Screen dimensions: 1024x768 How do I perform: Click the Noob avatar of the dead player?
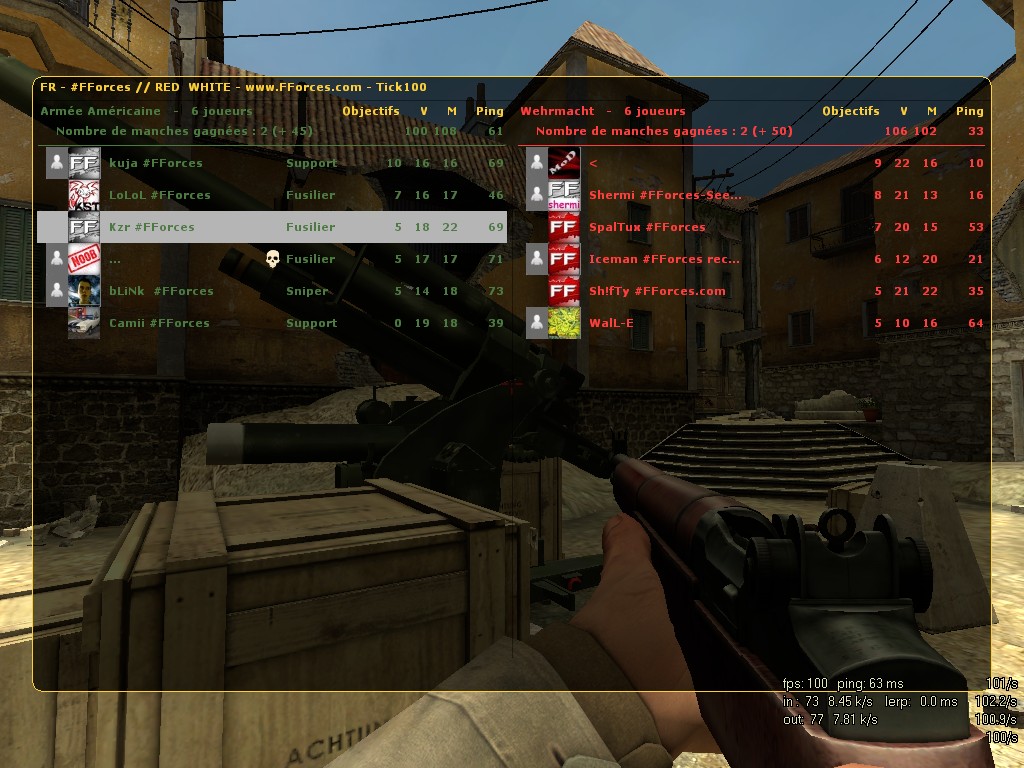tap(84, 259)
